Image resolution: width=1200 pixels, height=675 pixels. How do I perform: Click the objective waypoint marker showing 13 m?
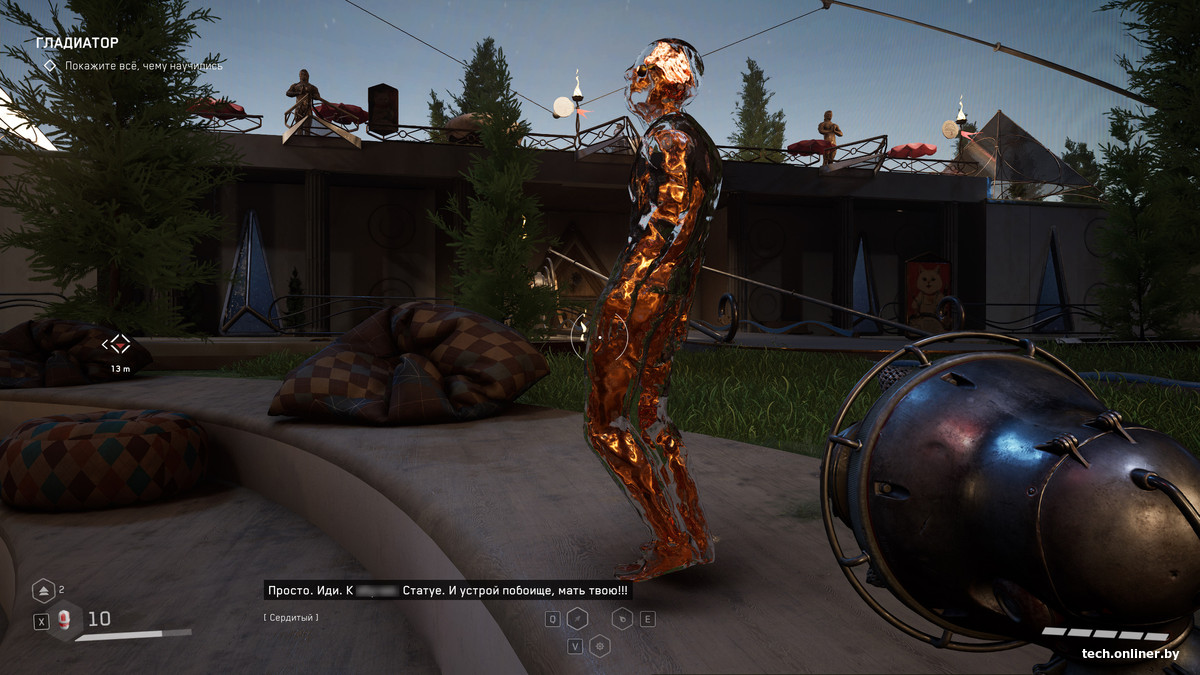(x=118, y=345)
